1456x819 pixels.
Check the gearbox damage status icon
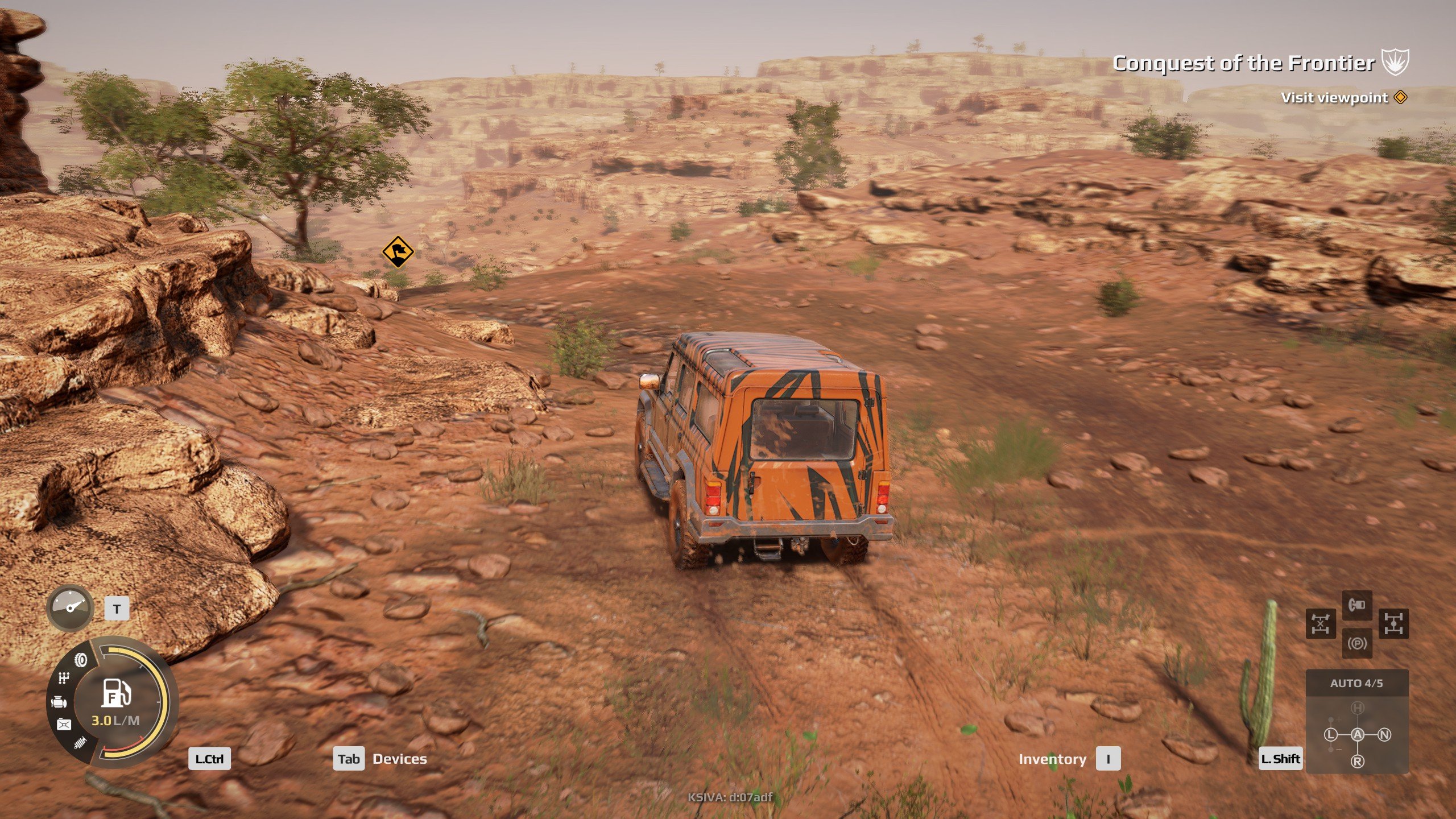[x=64, y=678]
